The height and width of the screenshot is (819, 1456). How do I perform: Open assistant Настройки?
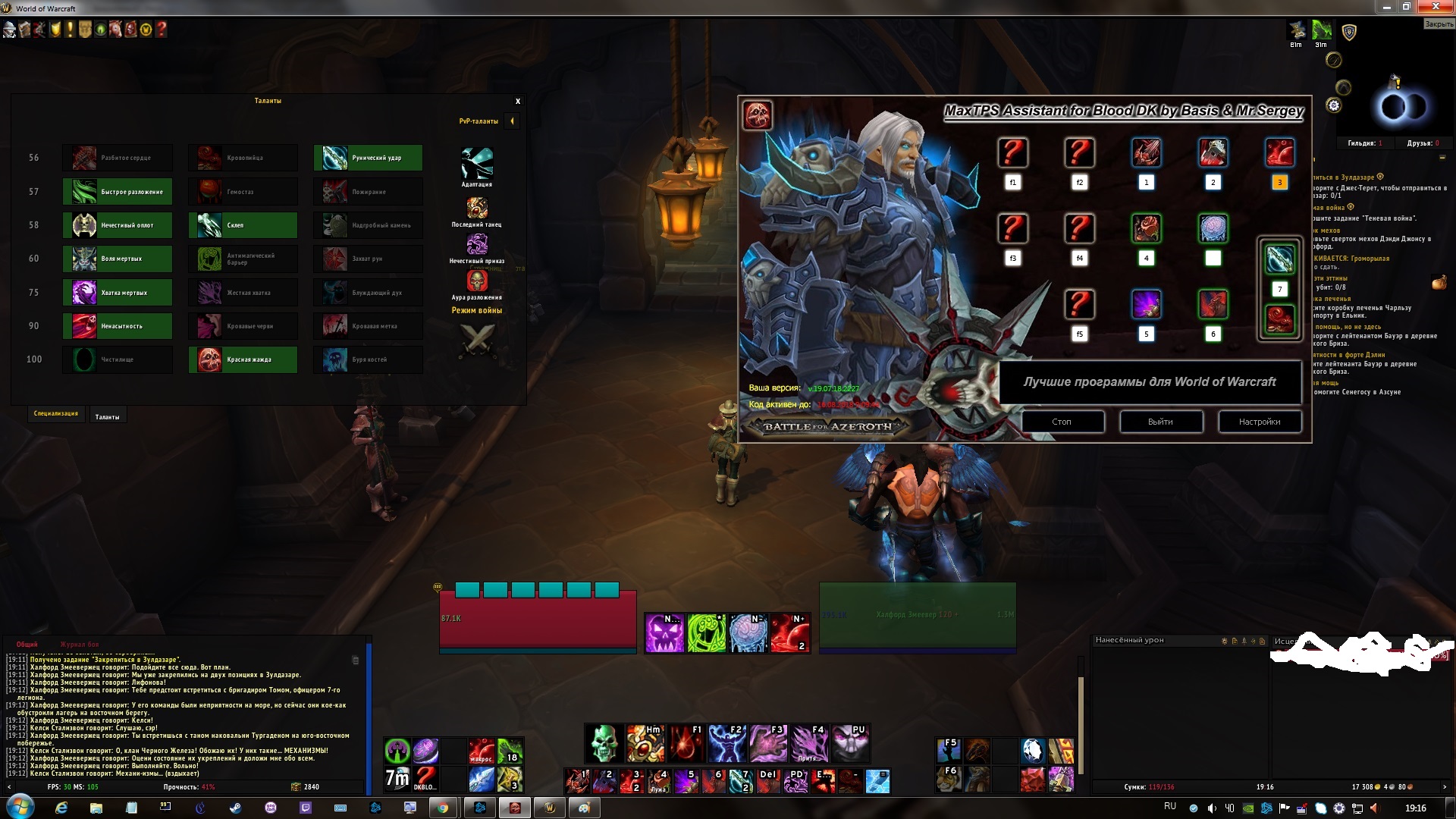(1260, 422)
